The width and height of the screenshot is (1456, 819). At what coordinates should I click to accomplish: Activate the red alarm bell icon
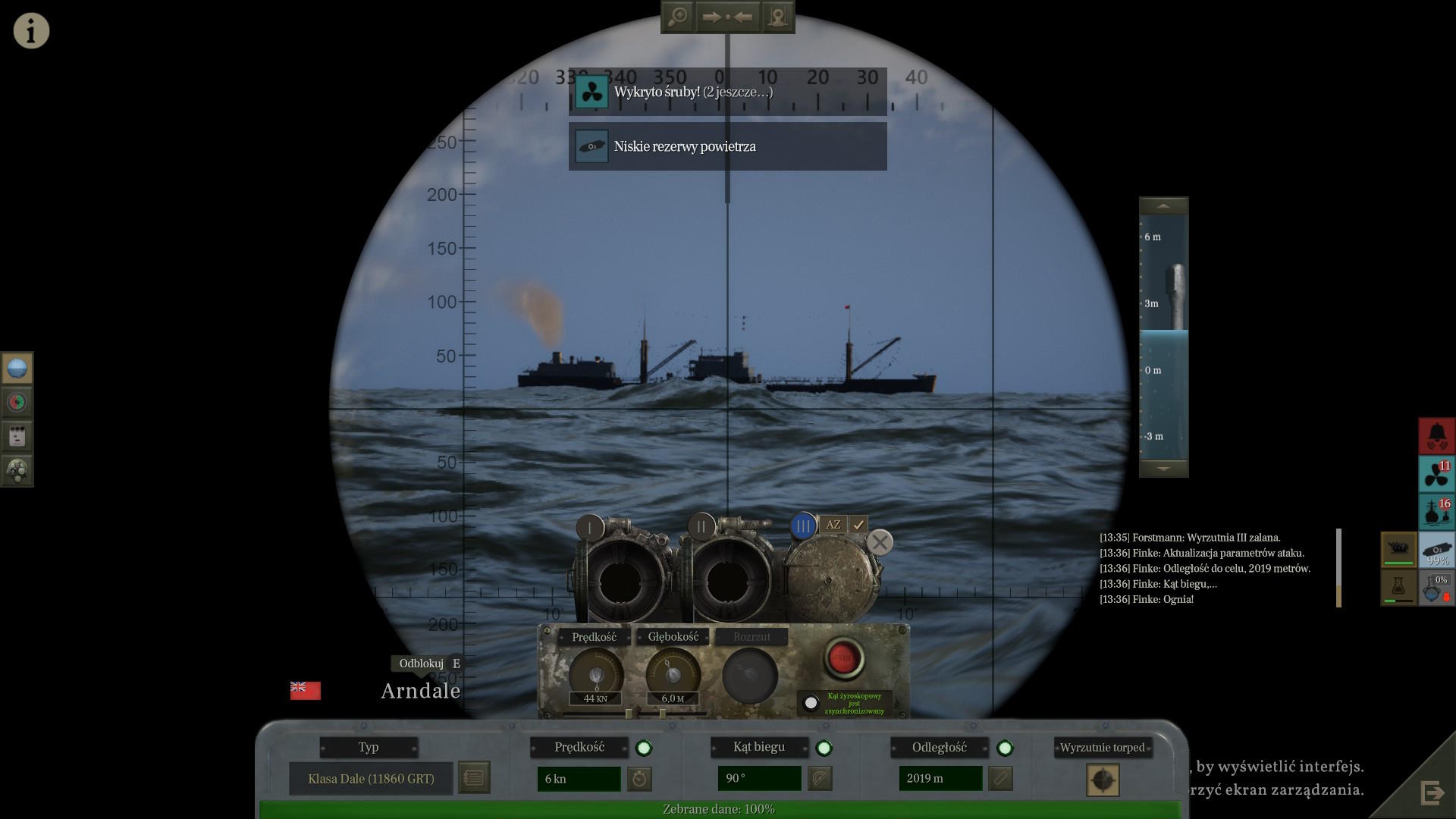[x=1436, y=436]
